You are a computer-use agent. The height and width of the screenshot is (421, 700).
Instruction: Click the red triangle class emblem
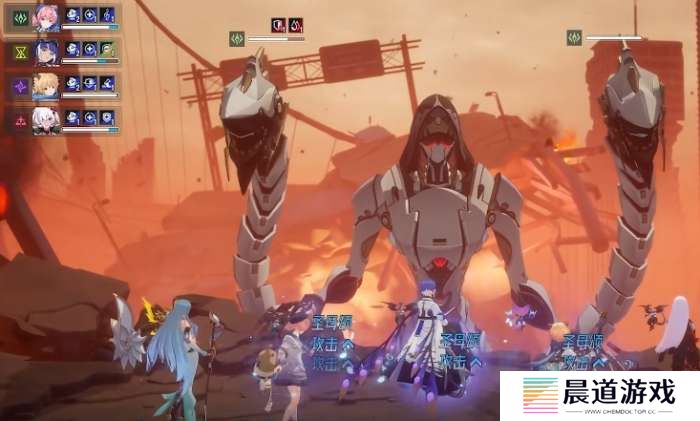coord(18,120)
